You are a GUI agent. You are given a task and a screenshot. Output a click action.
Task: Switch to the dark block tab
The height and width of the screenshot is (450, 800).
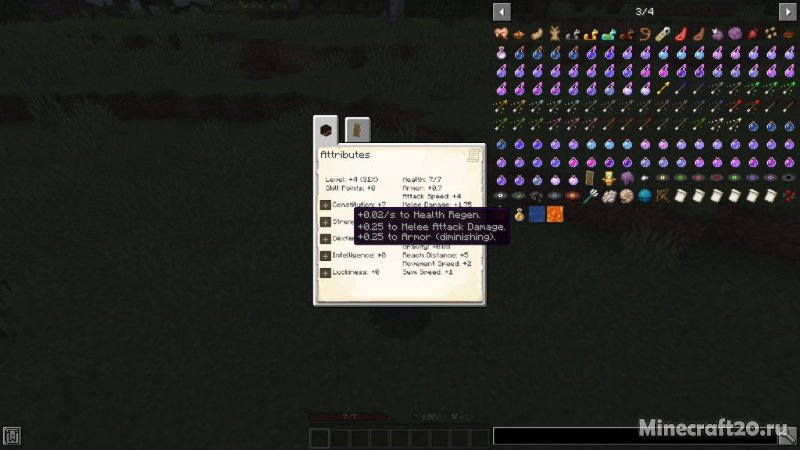pyautogui.click(x=326, y=130)
